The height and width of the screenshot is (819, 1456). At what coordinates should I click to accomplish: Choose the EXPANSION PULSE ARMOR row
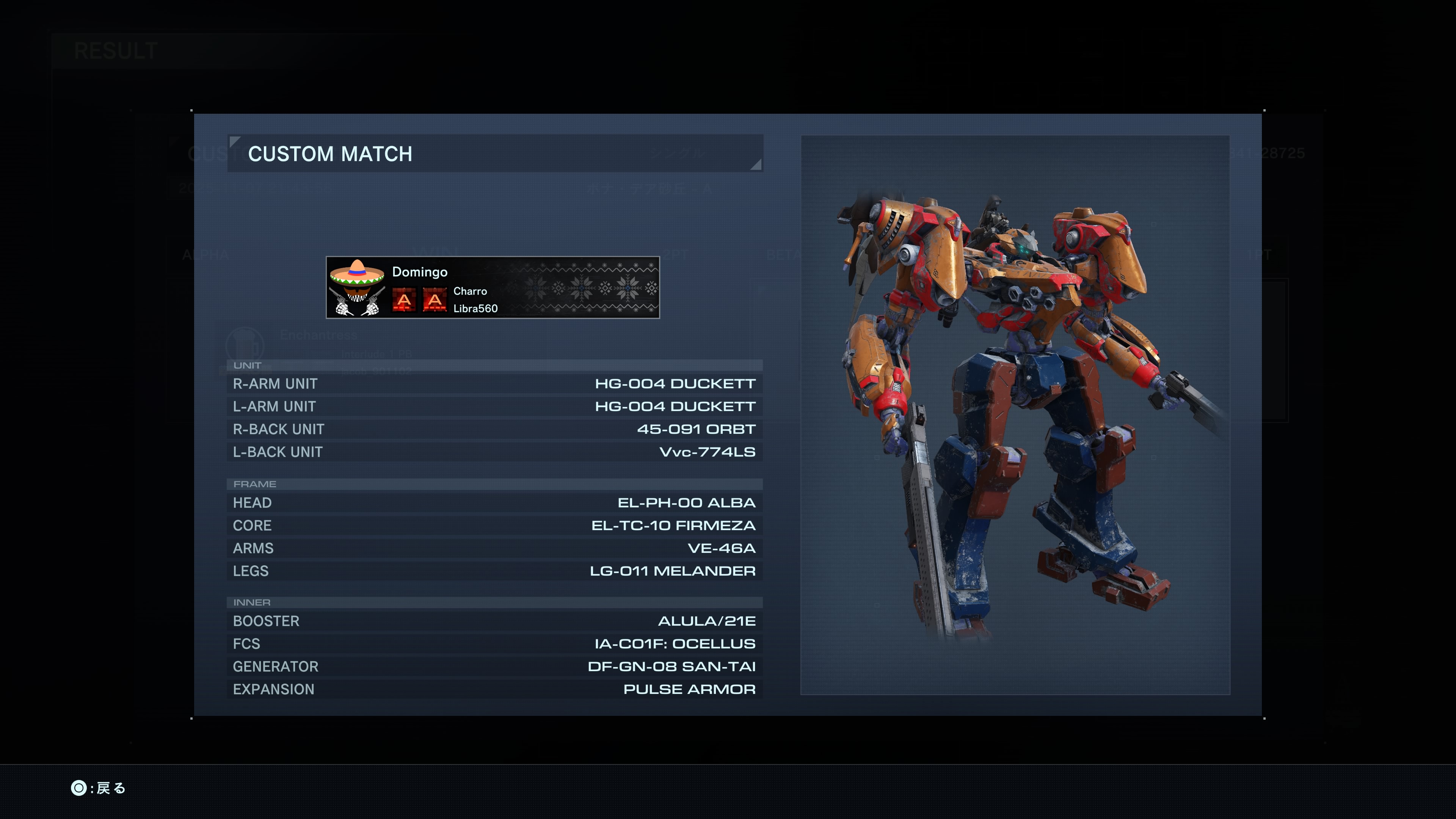pyautogui.click(x=494, y=689)
